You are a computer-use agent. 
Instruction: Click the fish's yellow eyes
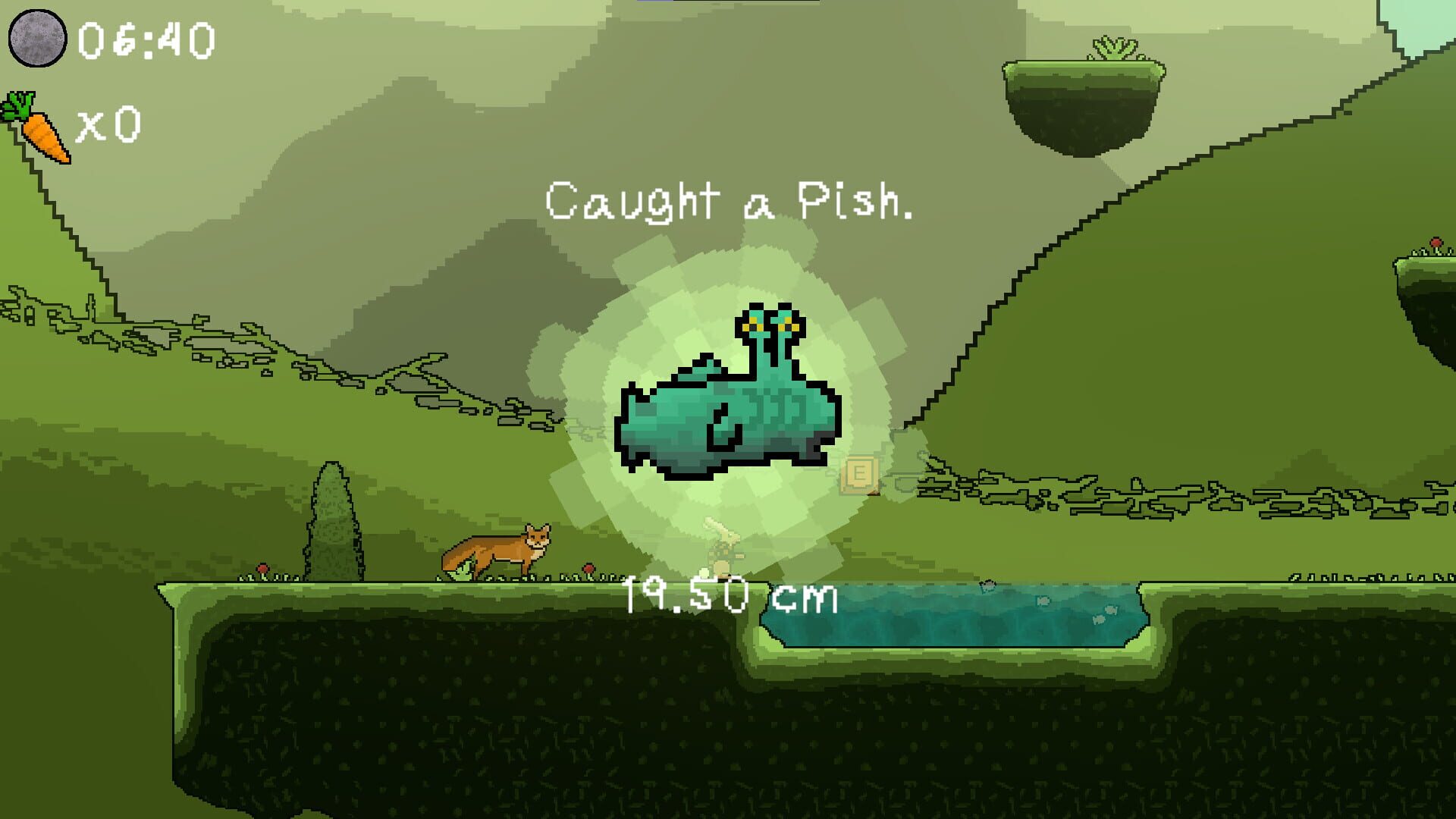tap(770, 326)
